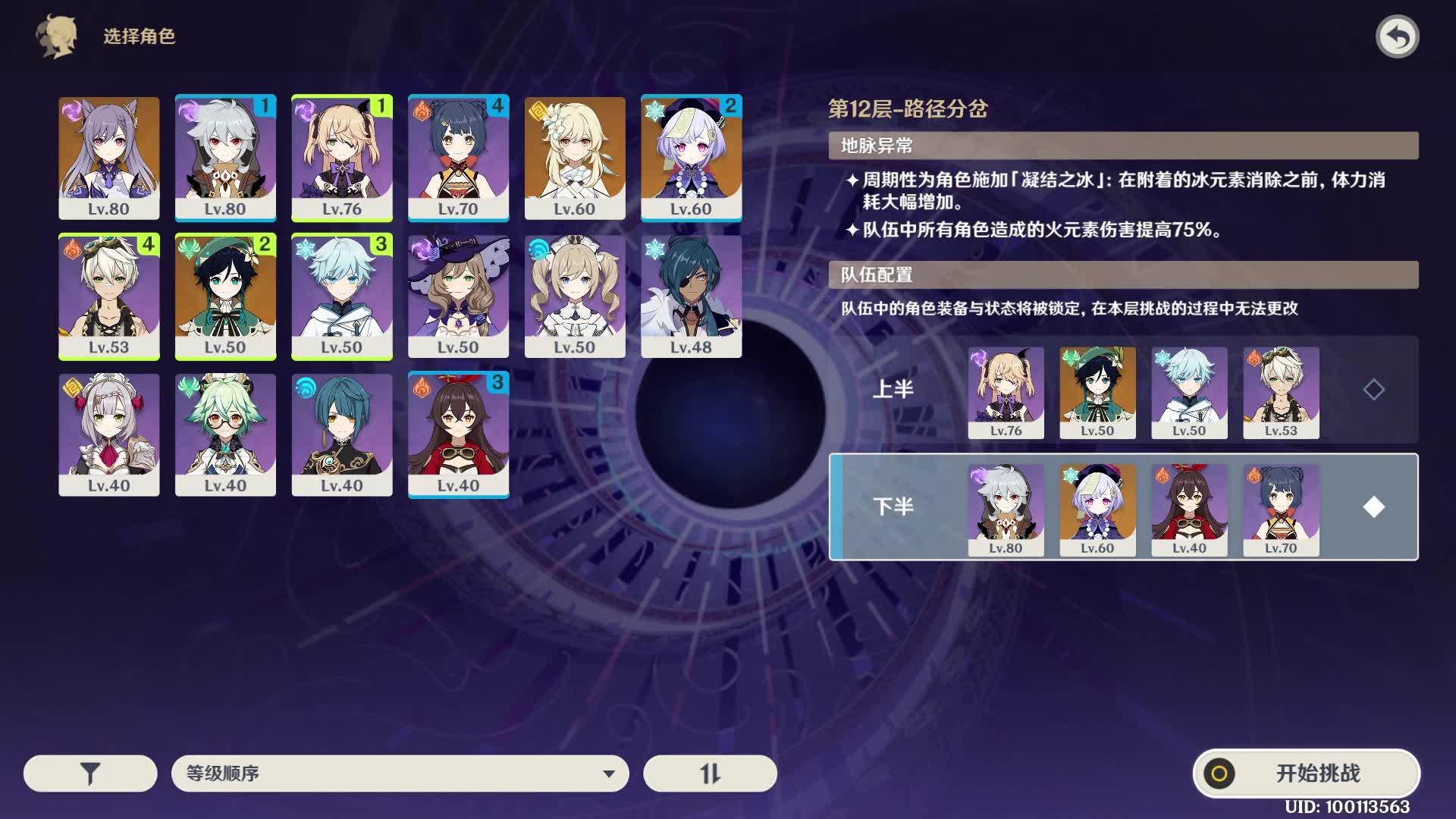Click Amber's Lv.40 portrait in the 下半 lineup
1456x819 pixels.
pyautogui.click(x=1189, y=507)
